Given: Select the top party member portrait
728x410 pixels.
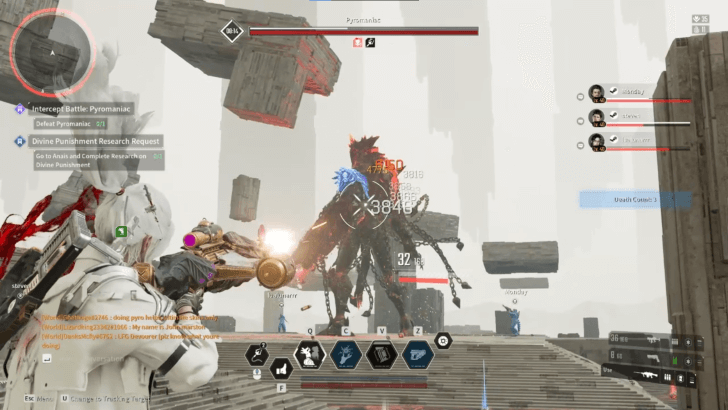Looking at the screenshot, I should click(597, 93).
